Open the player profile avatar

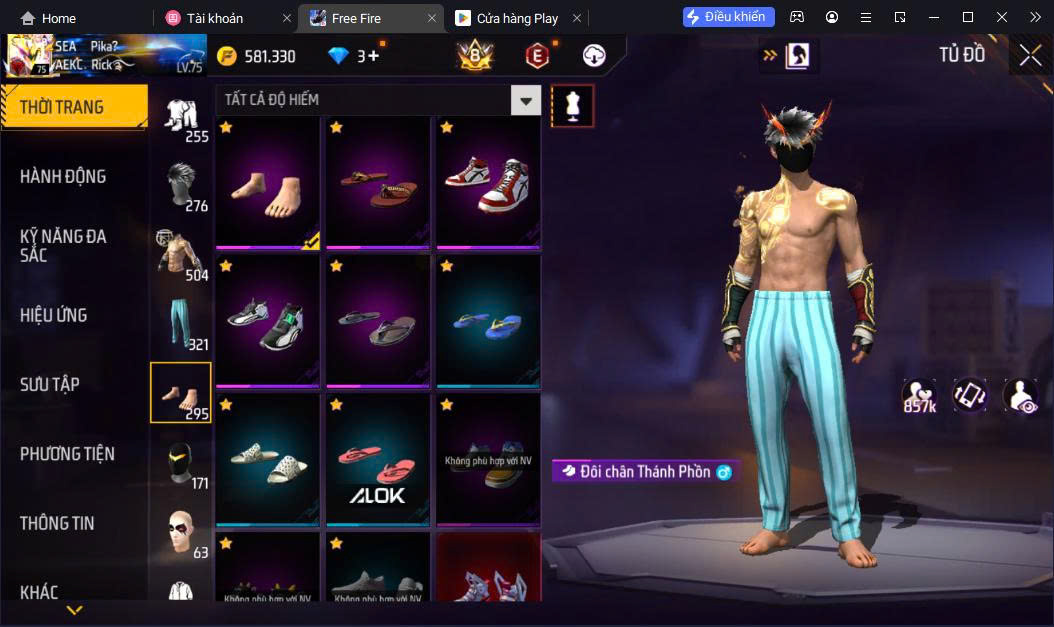coord(28,56)
